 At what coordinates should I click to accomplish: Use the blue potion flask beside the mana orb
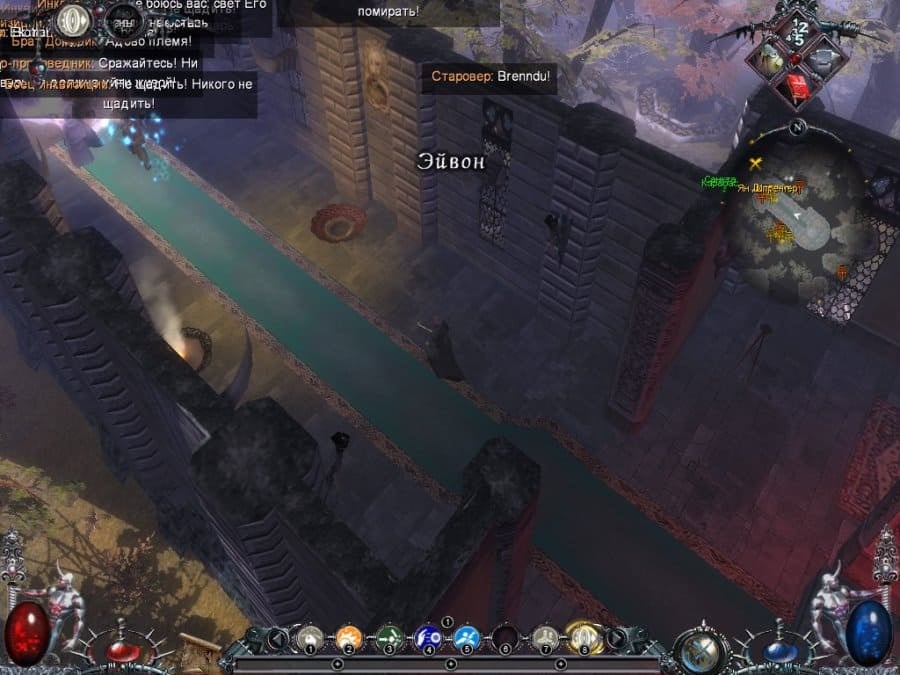780,652
